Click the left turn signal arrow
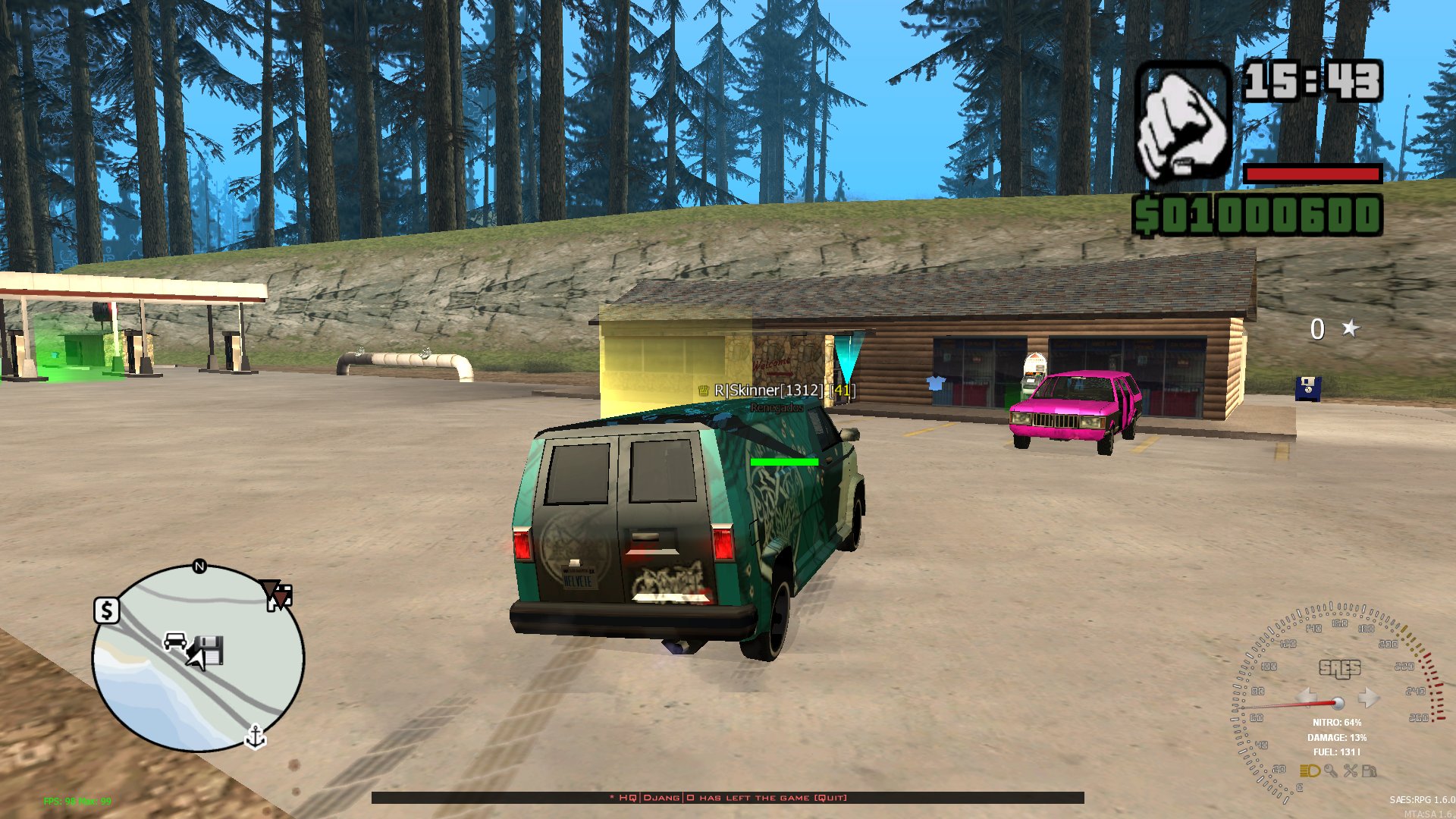This screenshot has width=1456, height=819. [1307, 697]
